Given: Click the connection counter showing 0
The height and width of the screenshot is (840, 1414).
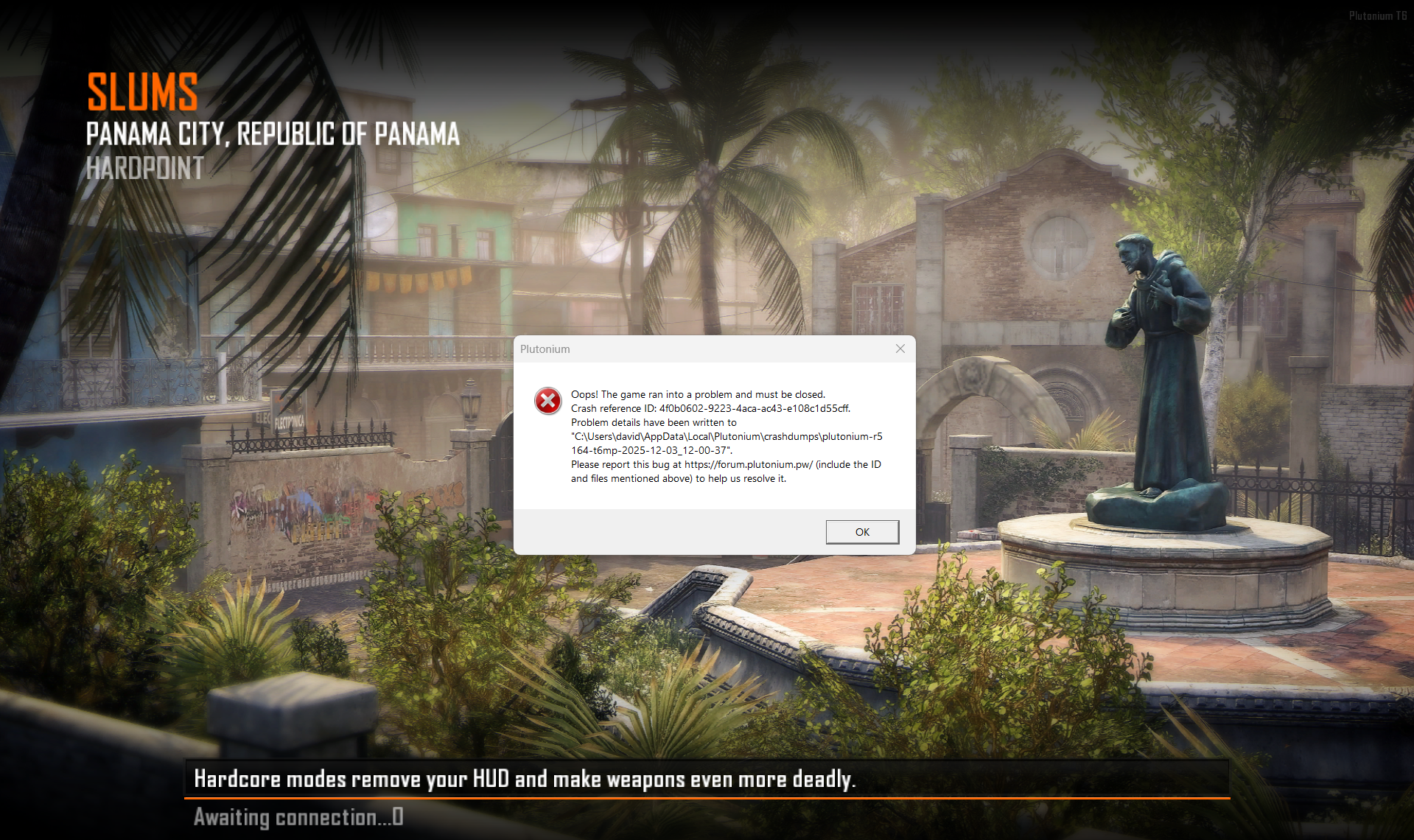Looking at the screenshot, I should point(399,816).
